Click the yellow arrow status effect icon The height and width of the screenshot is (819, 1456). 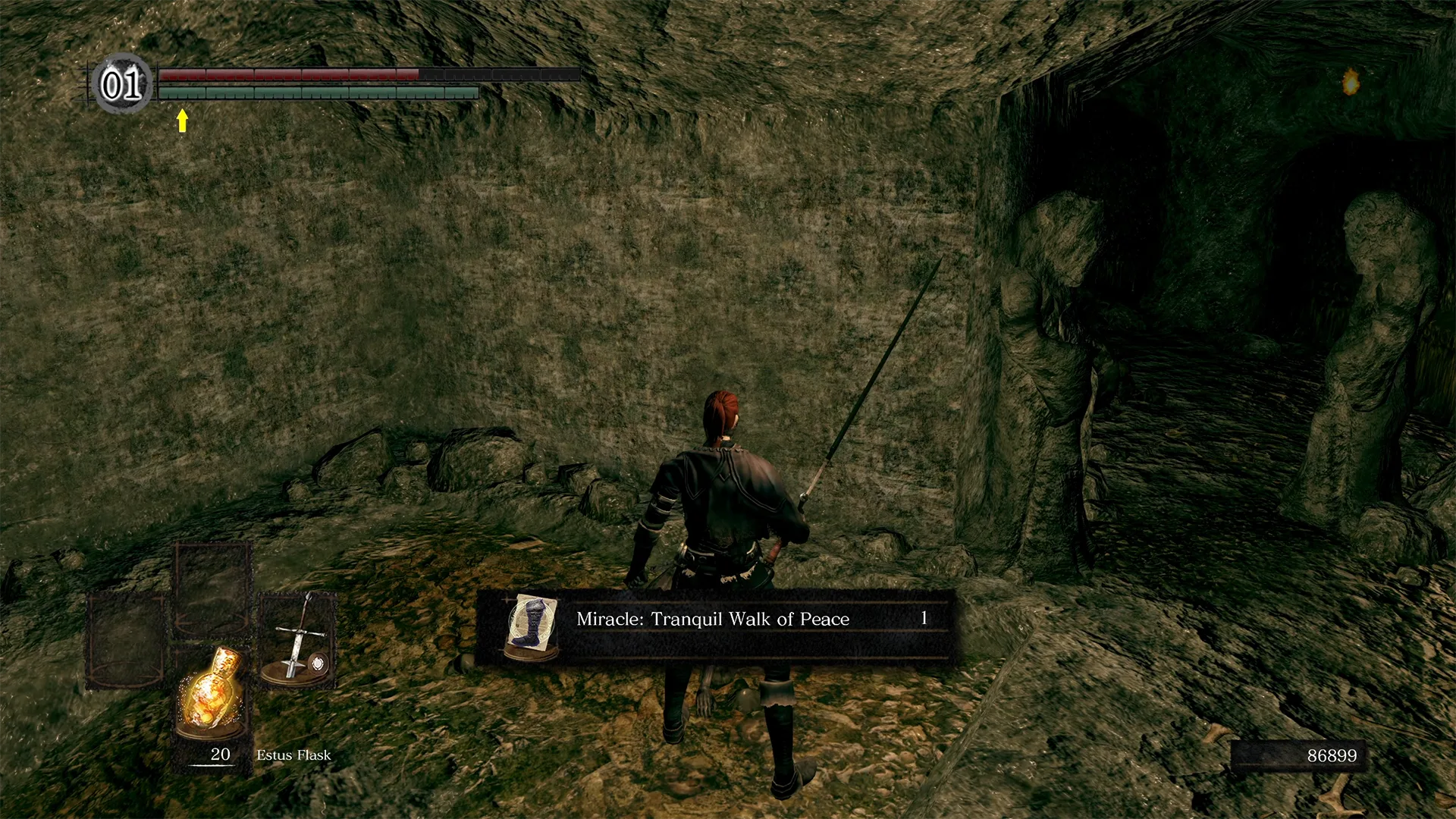pyautogui.click(x=182, y=120)
